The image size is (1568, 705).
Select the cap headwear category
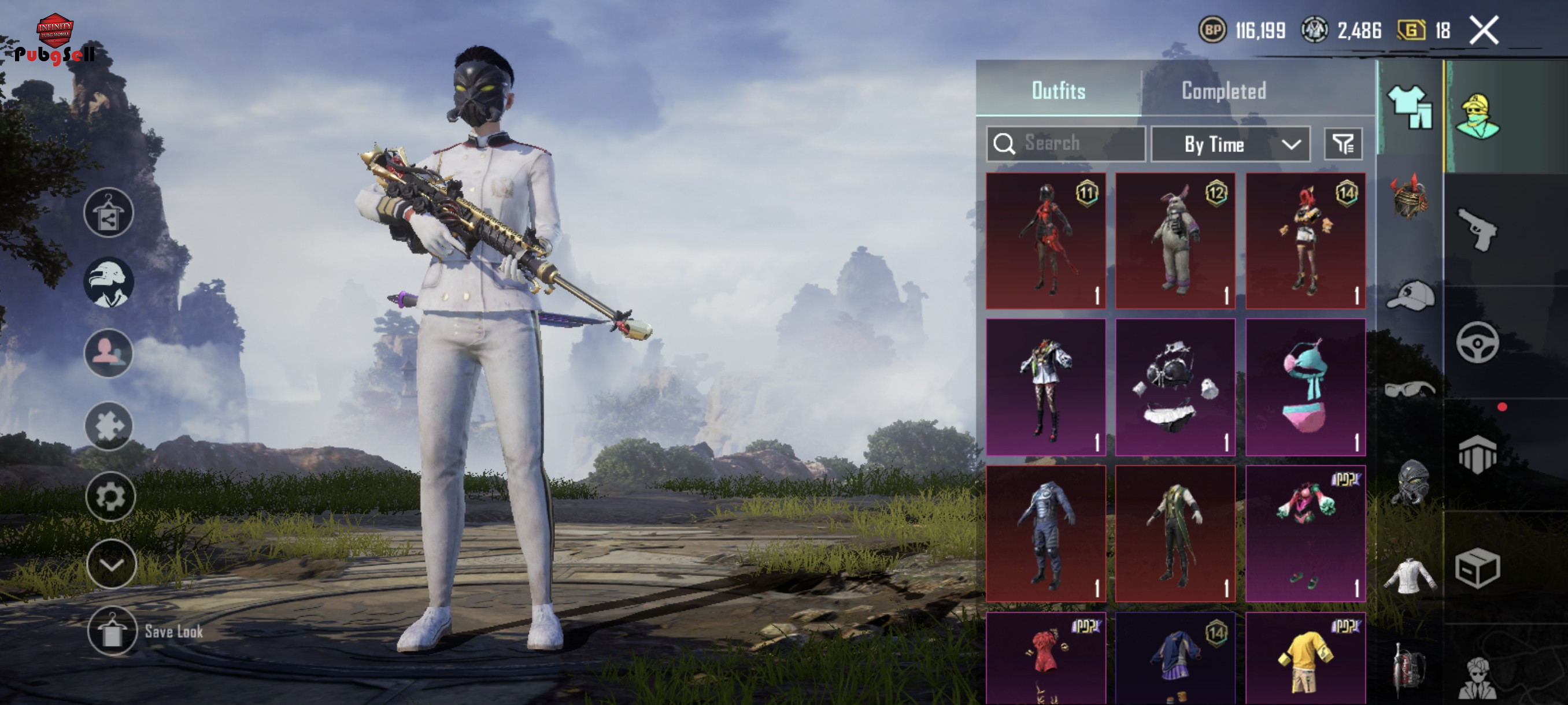(1410, 296)
